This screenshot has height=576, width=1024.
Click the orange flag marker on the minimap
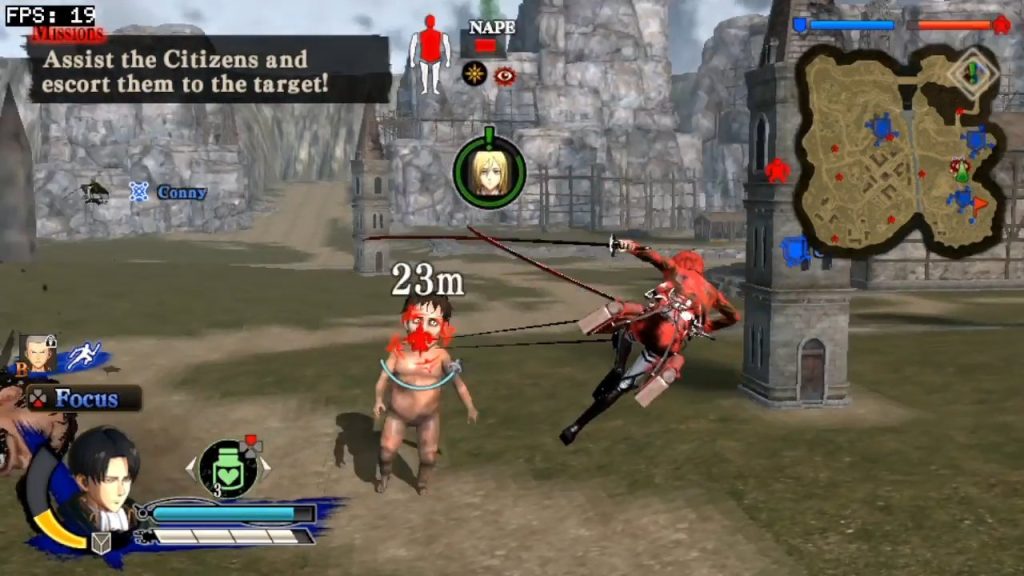pyautogui.click(x=980, y=203)
